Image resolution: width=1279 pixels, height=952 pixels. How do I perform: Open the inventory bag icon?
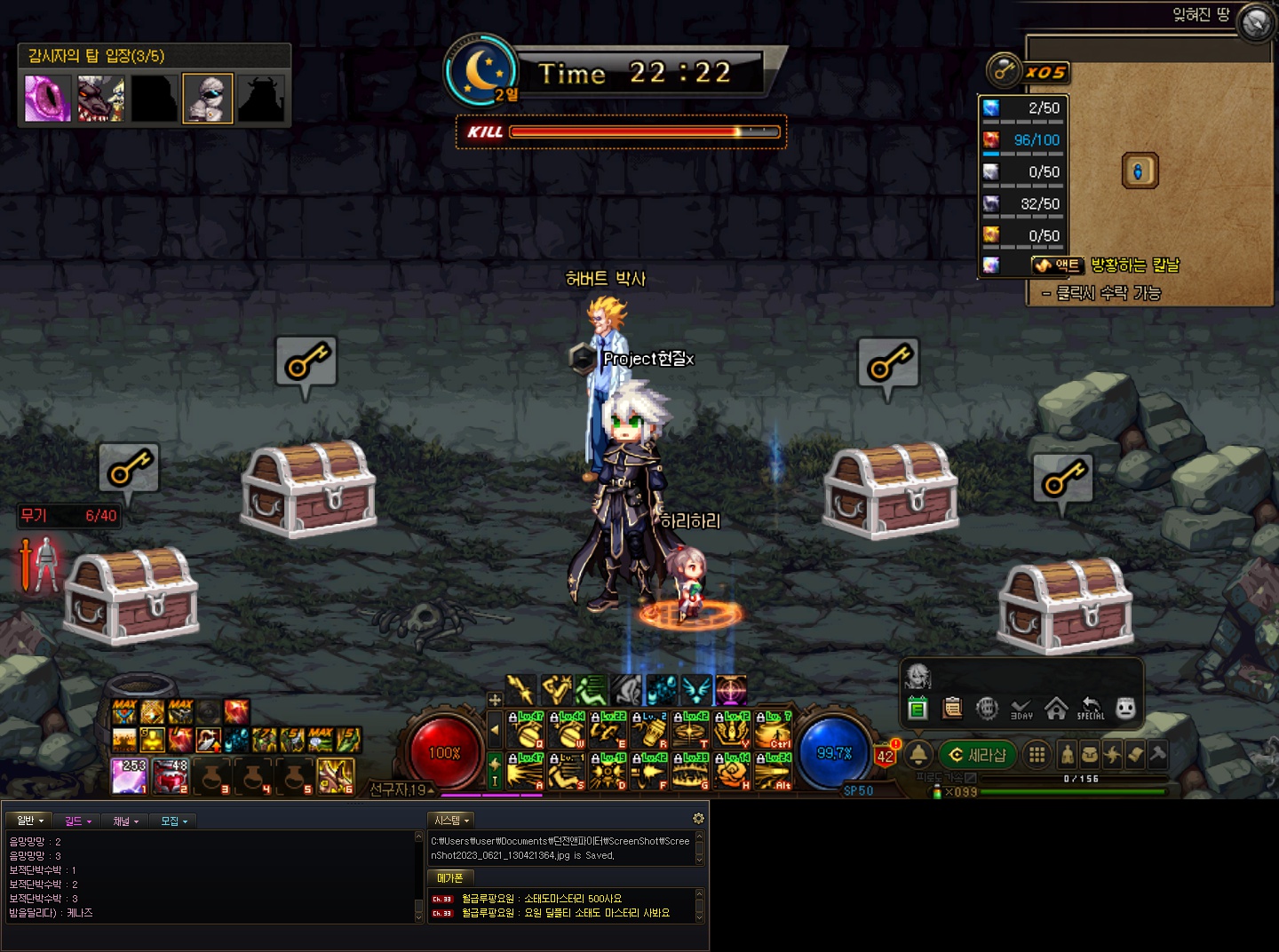pyautogui.click(x=1090, y=755)
